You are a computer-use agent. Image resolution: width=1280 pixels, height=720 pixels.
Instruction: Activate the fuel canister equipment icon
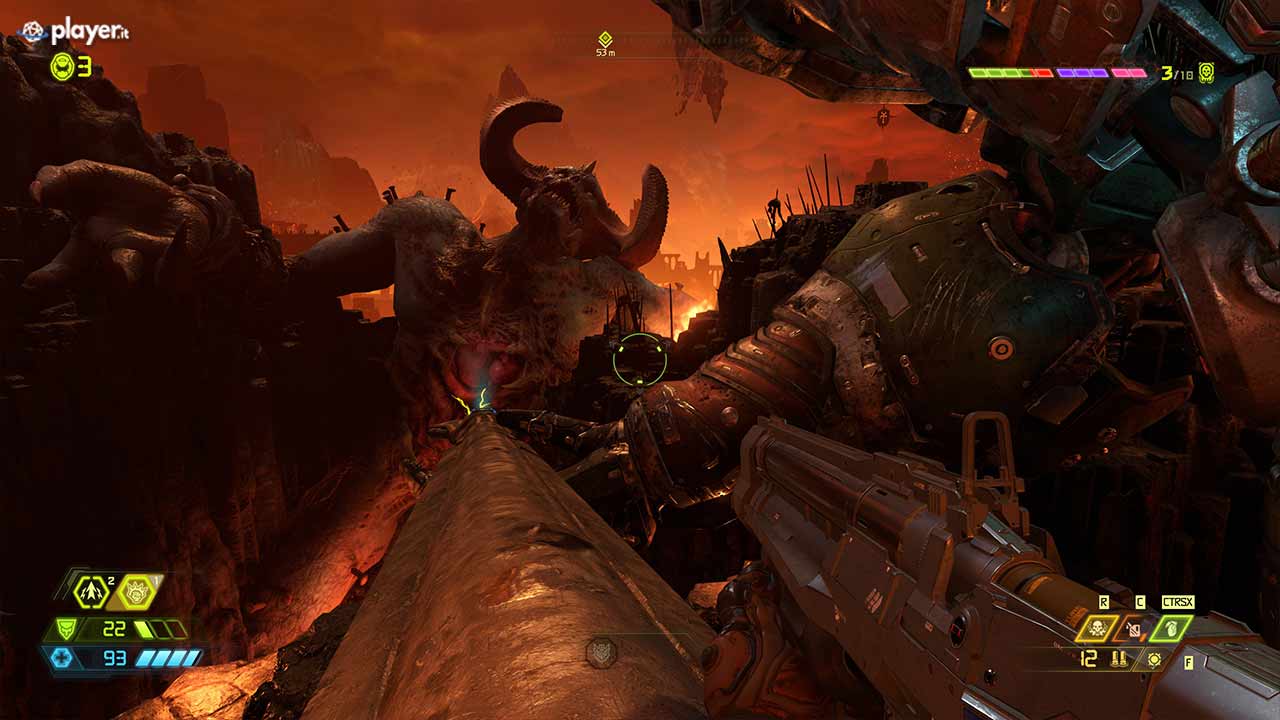(1133, 629)
